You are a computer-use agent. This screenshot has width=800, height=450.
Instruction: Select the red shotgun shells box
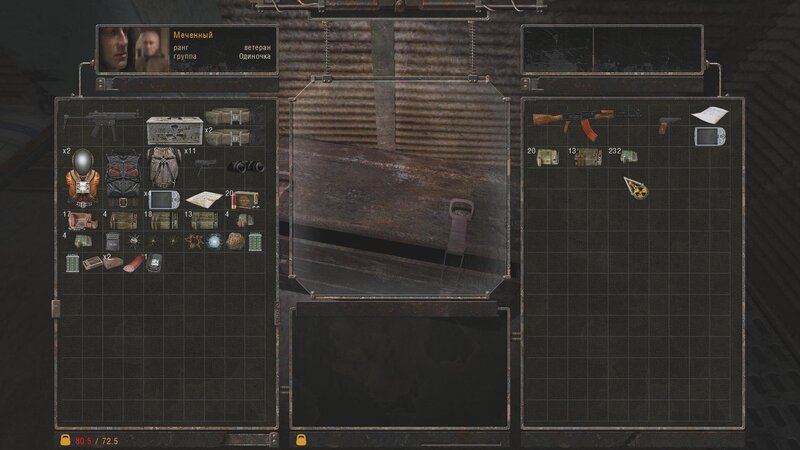coord(246,199)
